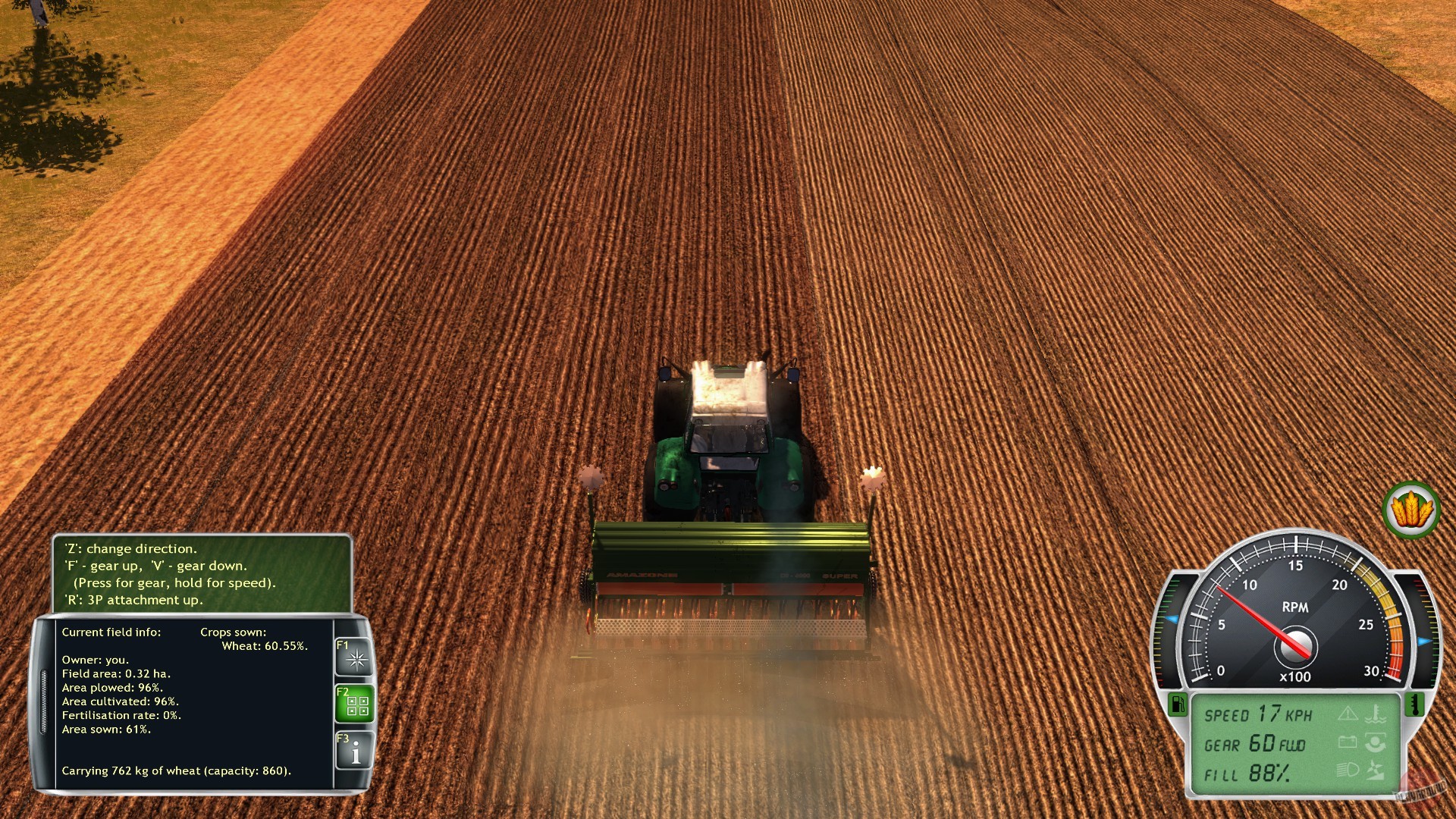This screenshot has height=819, width=1456.
Task: Click the driver seat indicator icon
Action: (1375, 742)
